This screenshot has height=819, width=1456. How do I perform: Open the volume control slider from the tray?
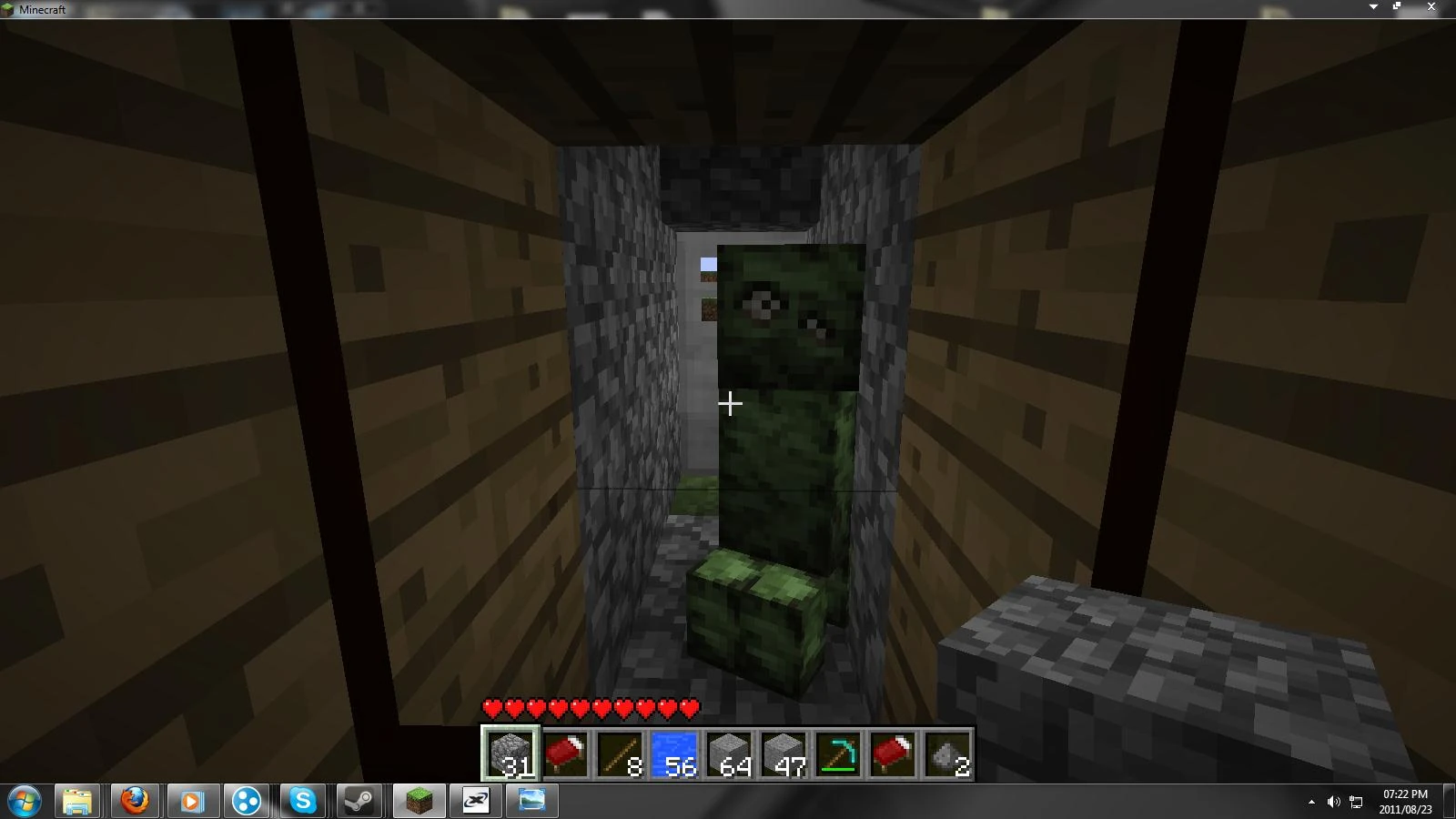[1332, 802]
